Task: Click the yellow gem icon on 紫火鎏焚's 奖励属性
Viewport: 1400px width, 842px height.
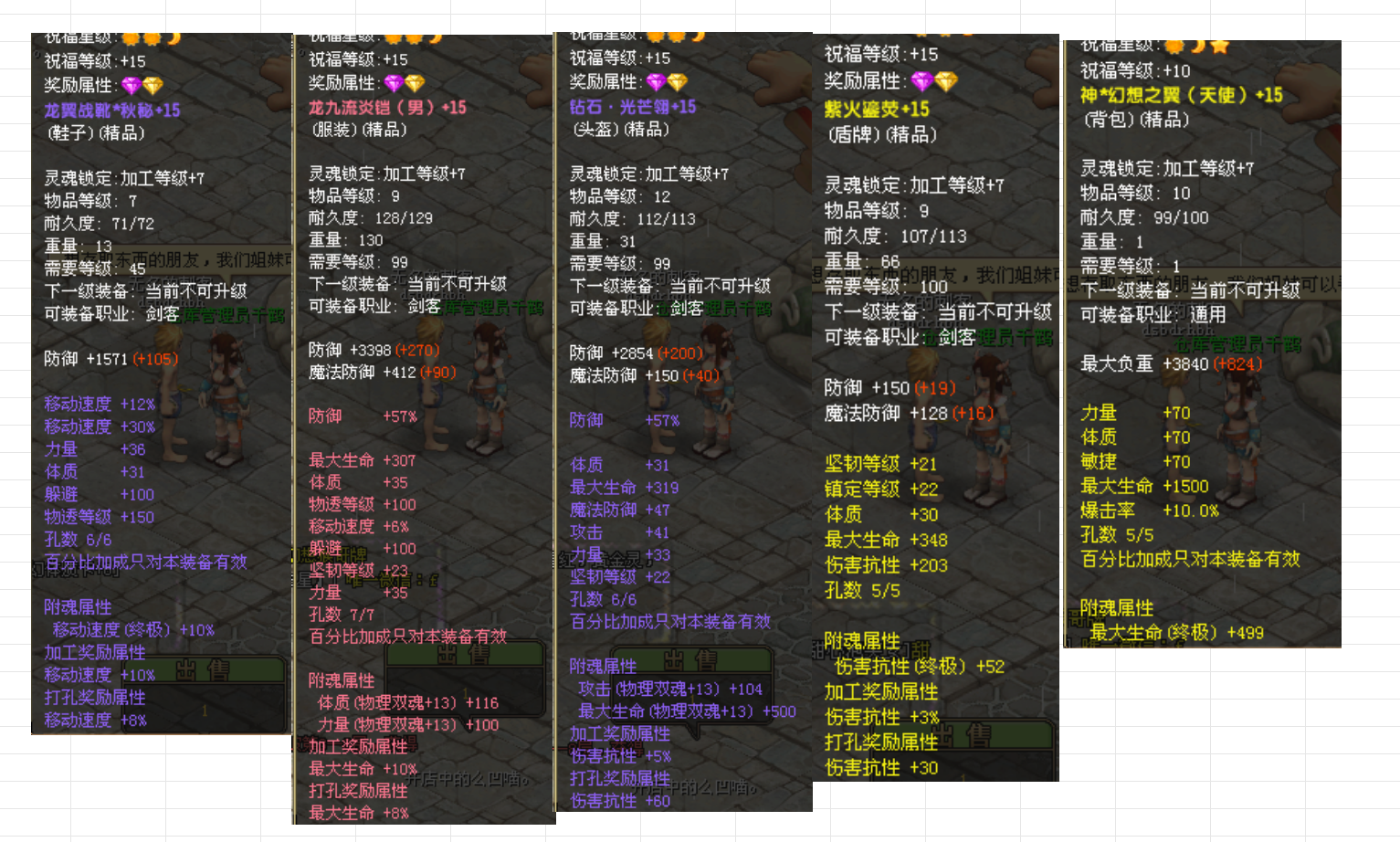Action: [x=945, y=81]
